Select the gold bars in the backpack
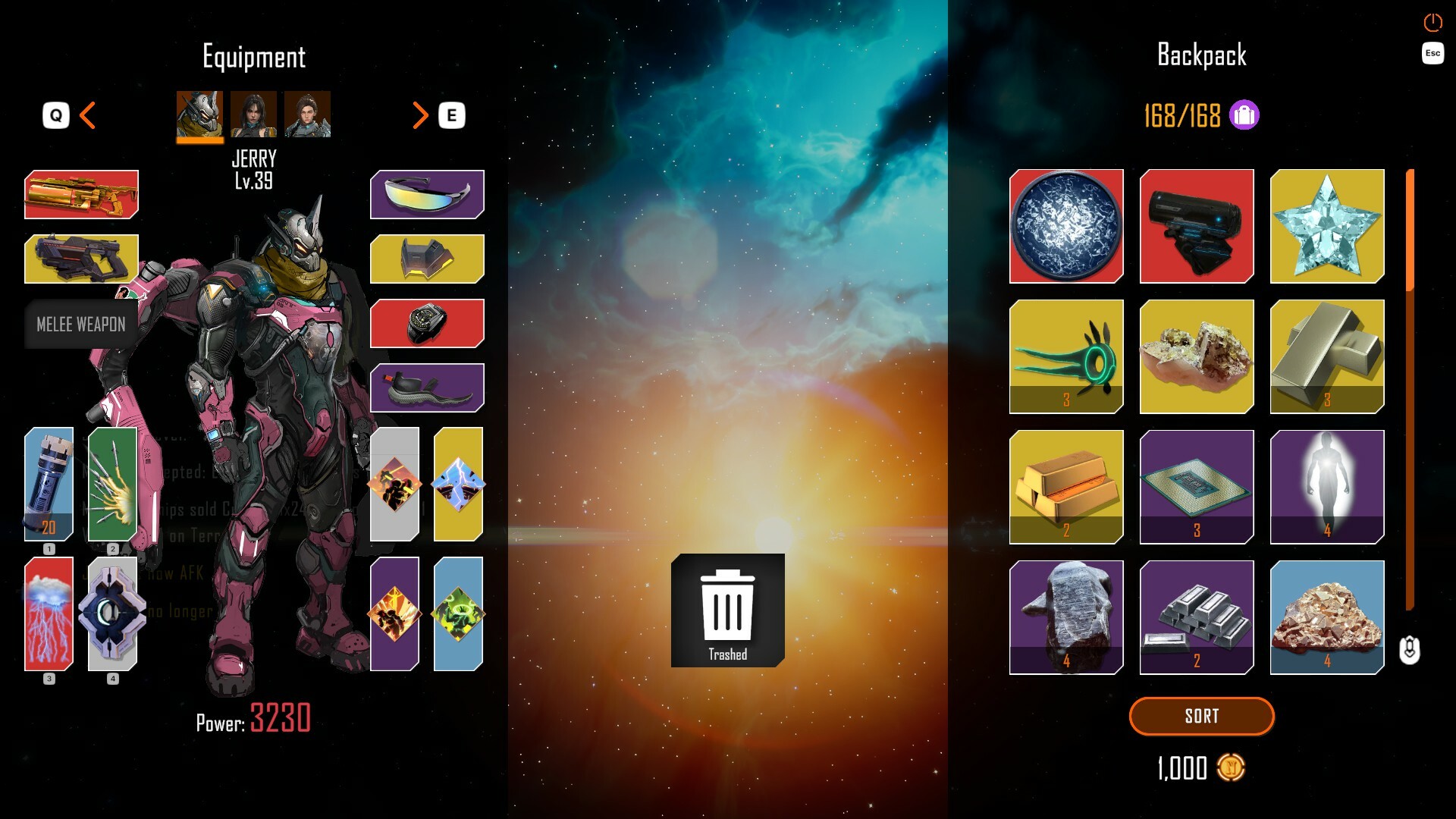 pyautogui.click(x=1065, y=488)
